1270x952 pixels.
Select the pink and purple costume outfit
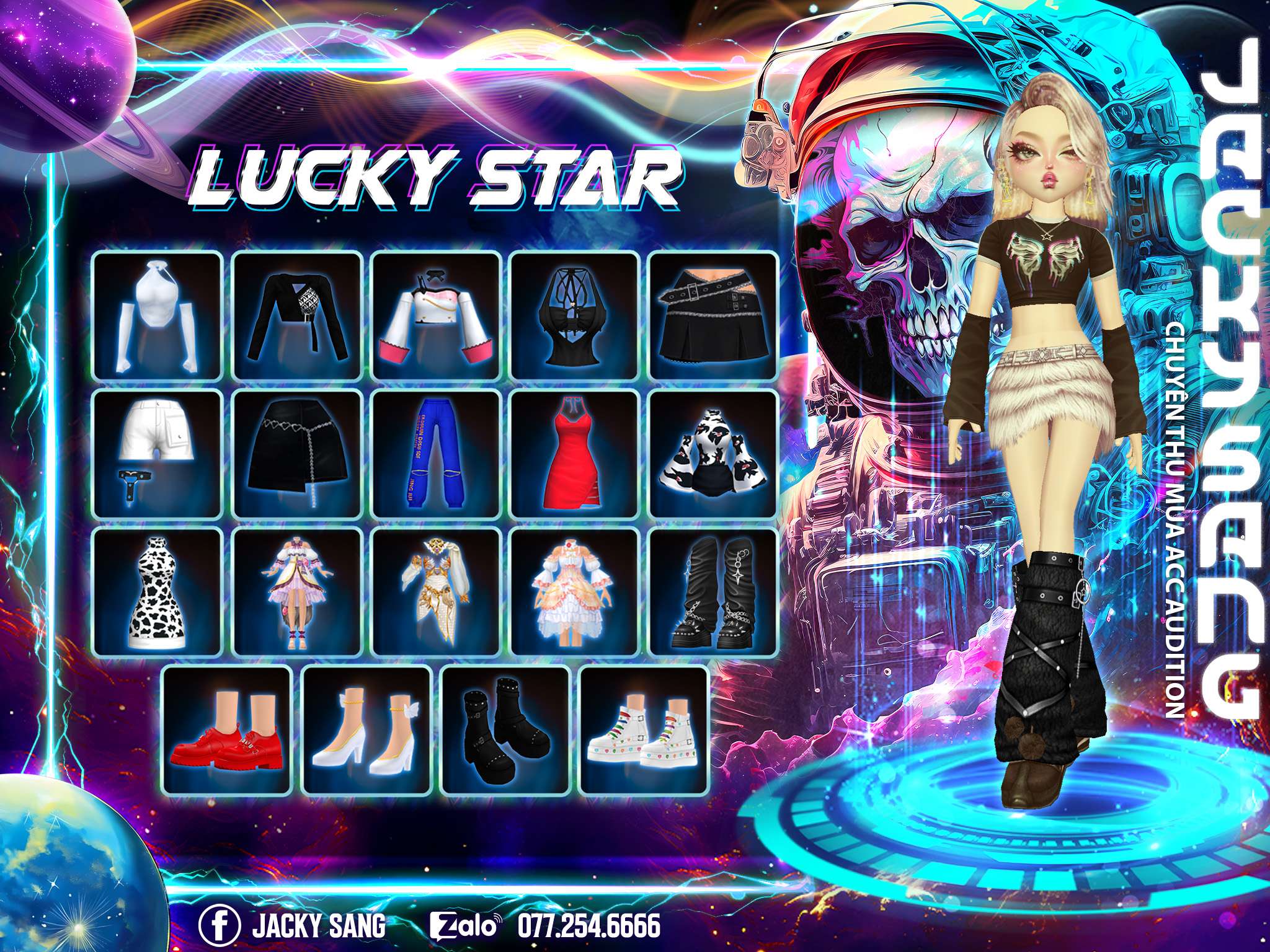[297, 593]
